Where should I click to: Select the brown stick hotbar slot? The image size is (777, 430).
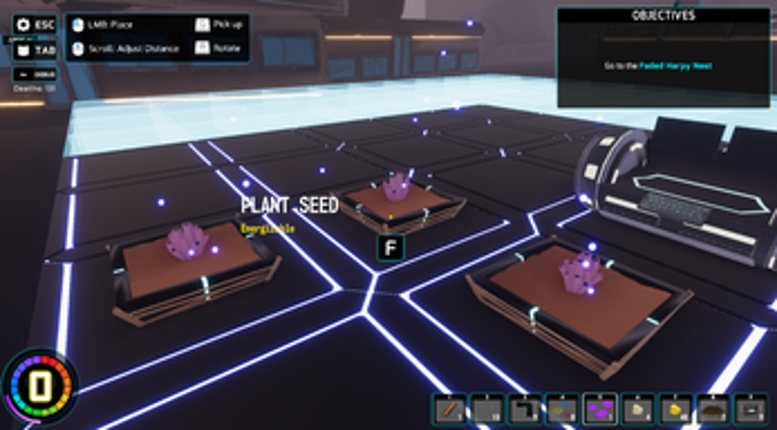tap(450, 408)
